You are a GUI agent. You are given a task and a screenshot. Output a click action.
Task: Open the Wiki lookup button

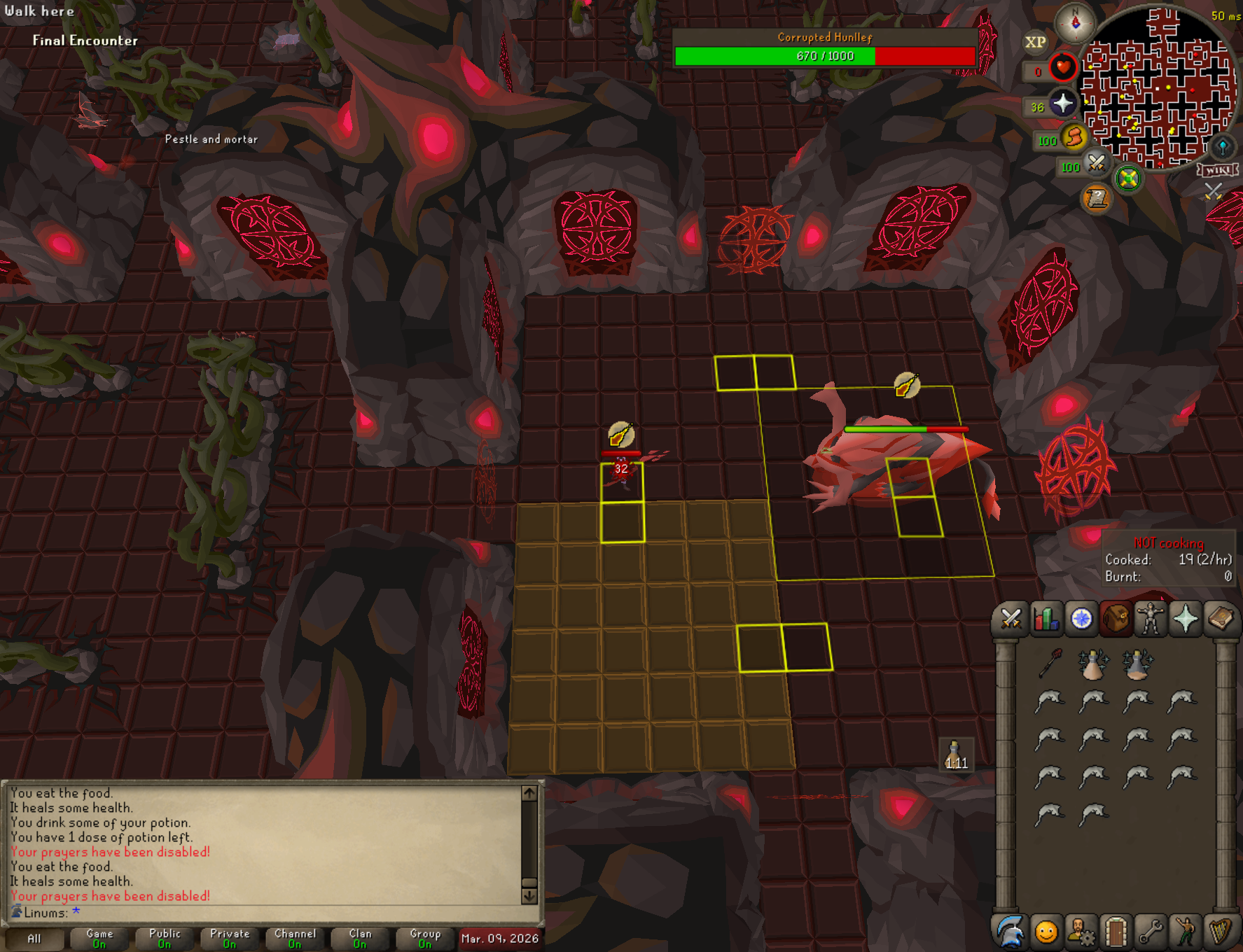[1218, 170]
